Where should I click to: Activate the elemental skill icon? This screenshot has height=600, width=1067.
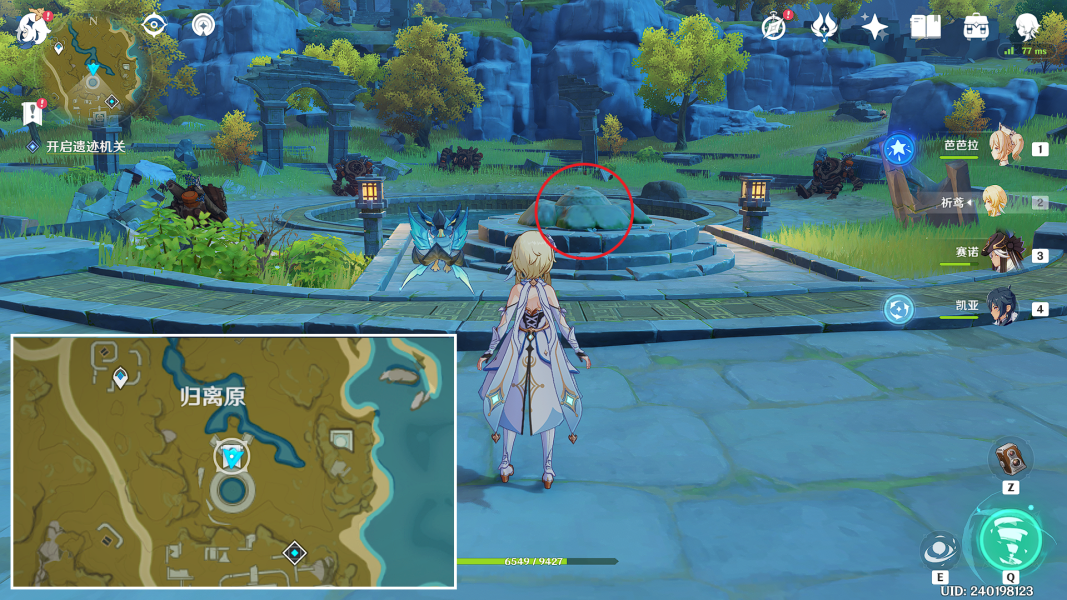pyautogui.click(x=940, y=550)
